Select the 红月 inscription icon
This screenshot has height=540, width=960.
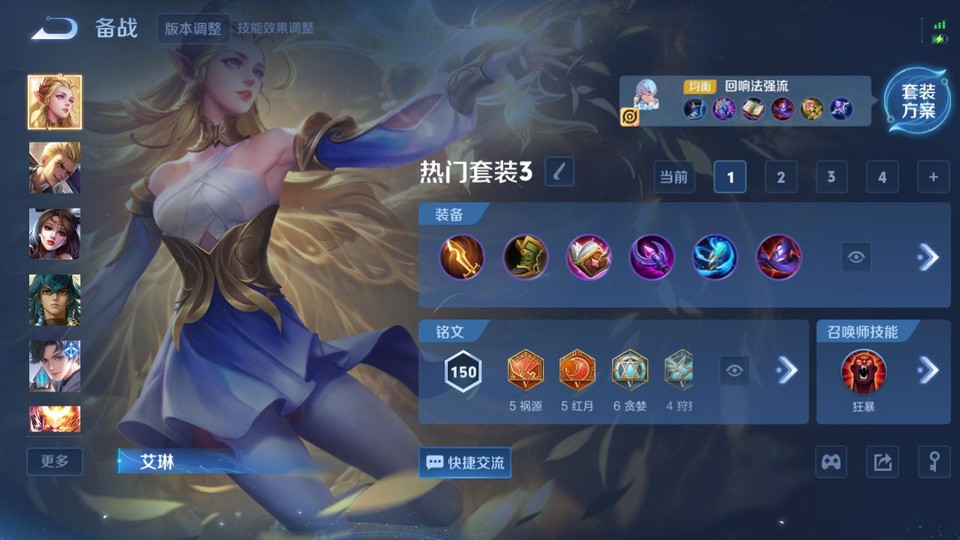point(577,370)
